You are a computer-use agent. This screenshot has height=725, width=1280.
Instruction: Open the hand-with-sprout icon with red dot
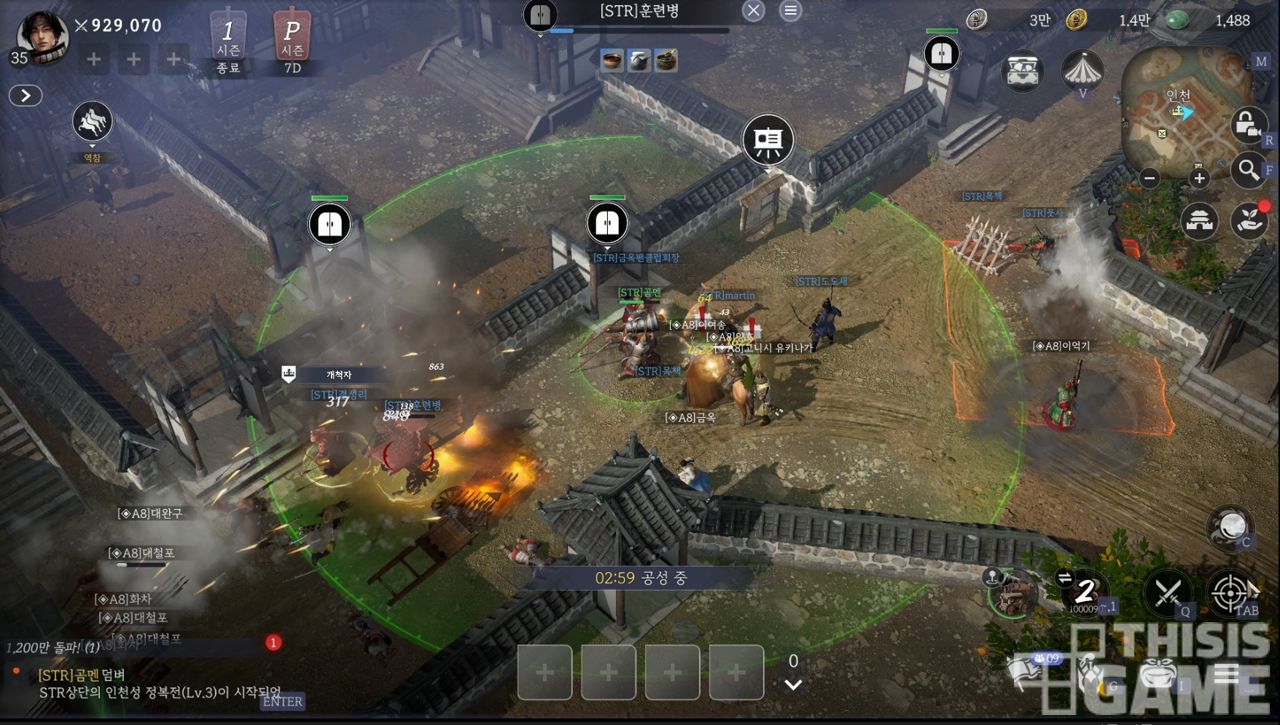tap(1249, 220)
